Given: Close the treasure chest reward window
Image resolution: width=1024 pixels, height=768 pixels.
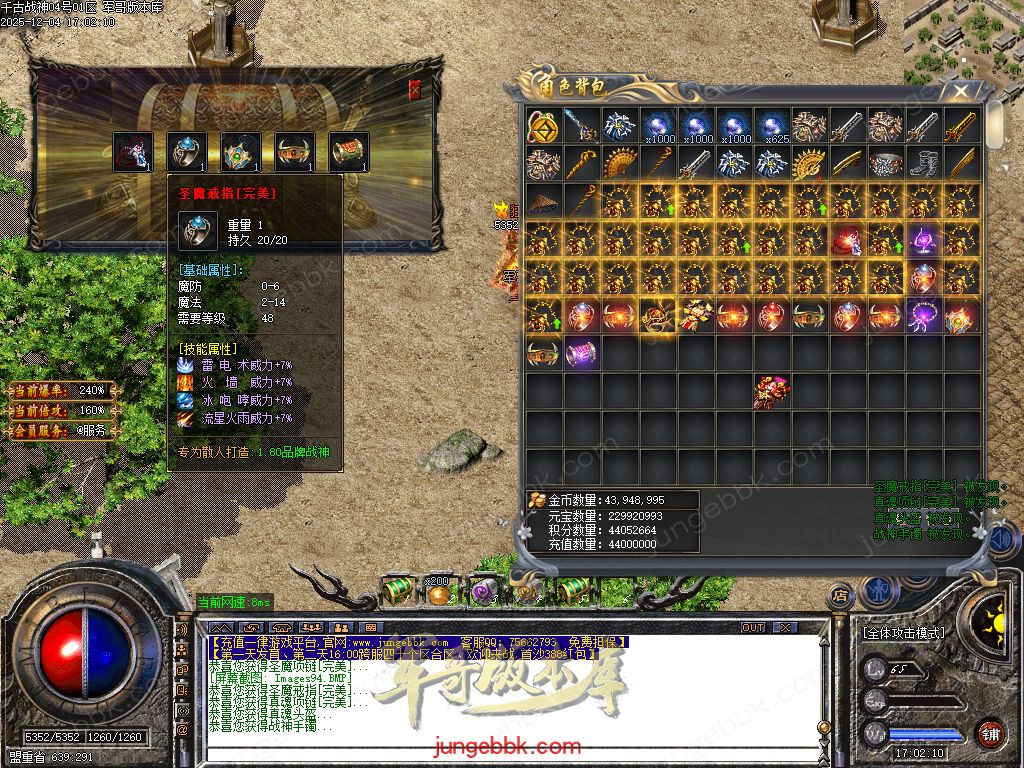Looking at the screenshot, I should point(415,90).
